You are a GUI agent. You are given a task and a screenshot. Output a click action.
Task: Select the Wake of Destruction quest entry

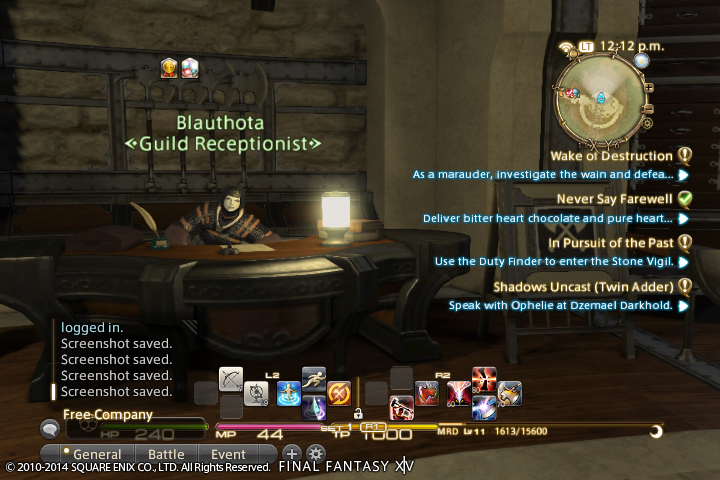pyautogui.click(x=611, y=156)
